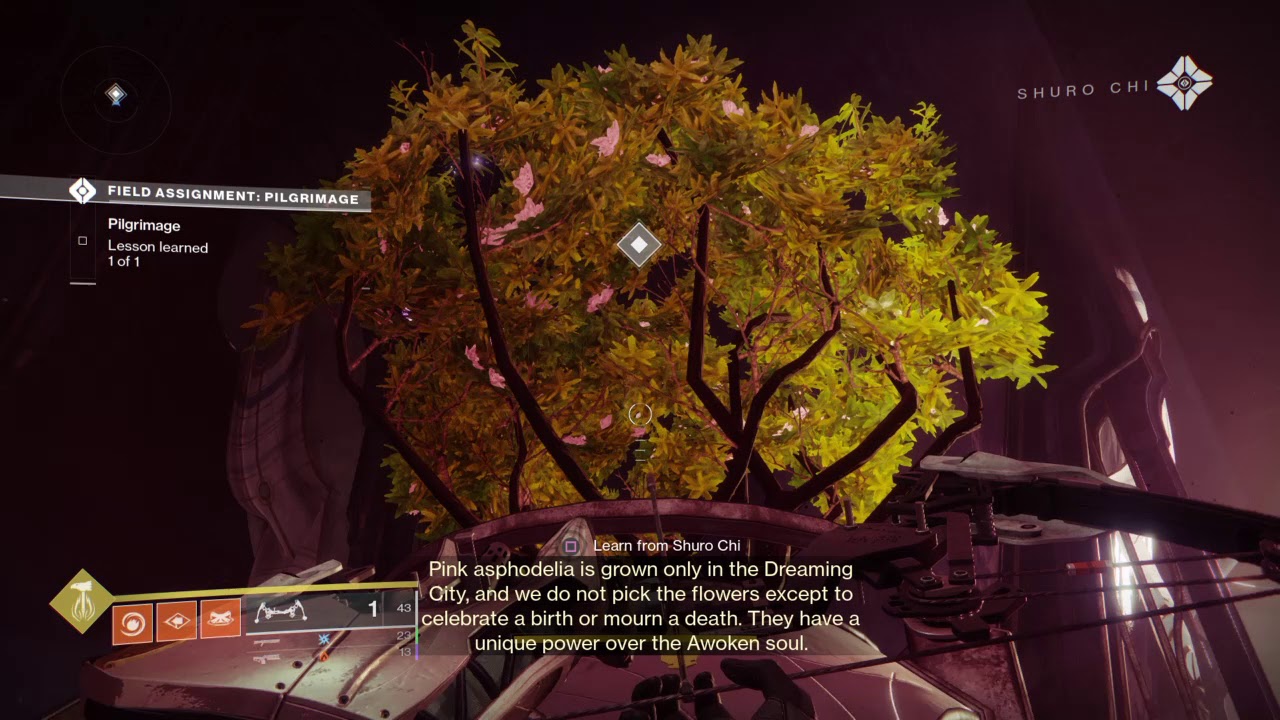Click the diamond waypoint marker

pyautogui.click(x=639, y=244)
